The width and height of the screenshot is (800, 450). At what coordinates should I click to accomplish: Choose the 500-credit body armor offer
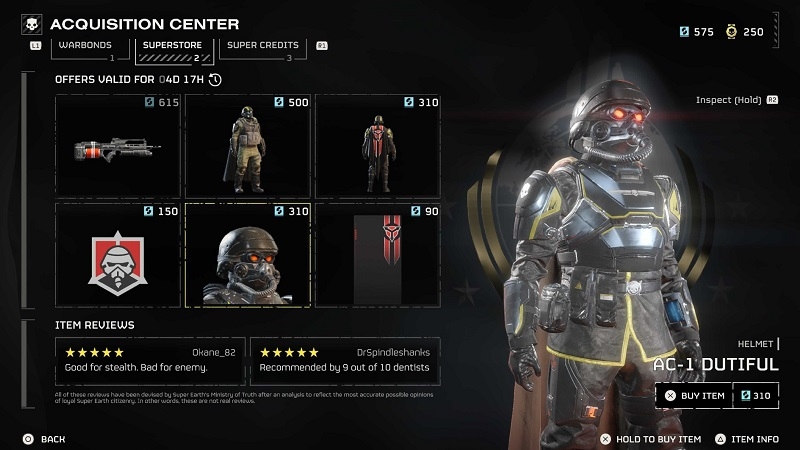[248, 146]
